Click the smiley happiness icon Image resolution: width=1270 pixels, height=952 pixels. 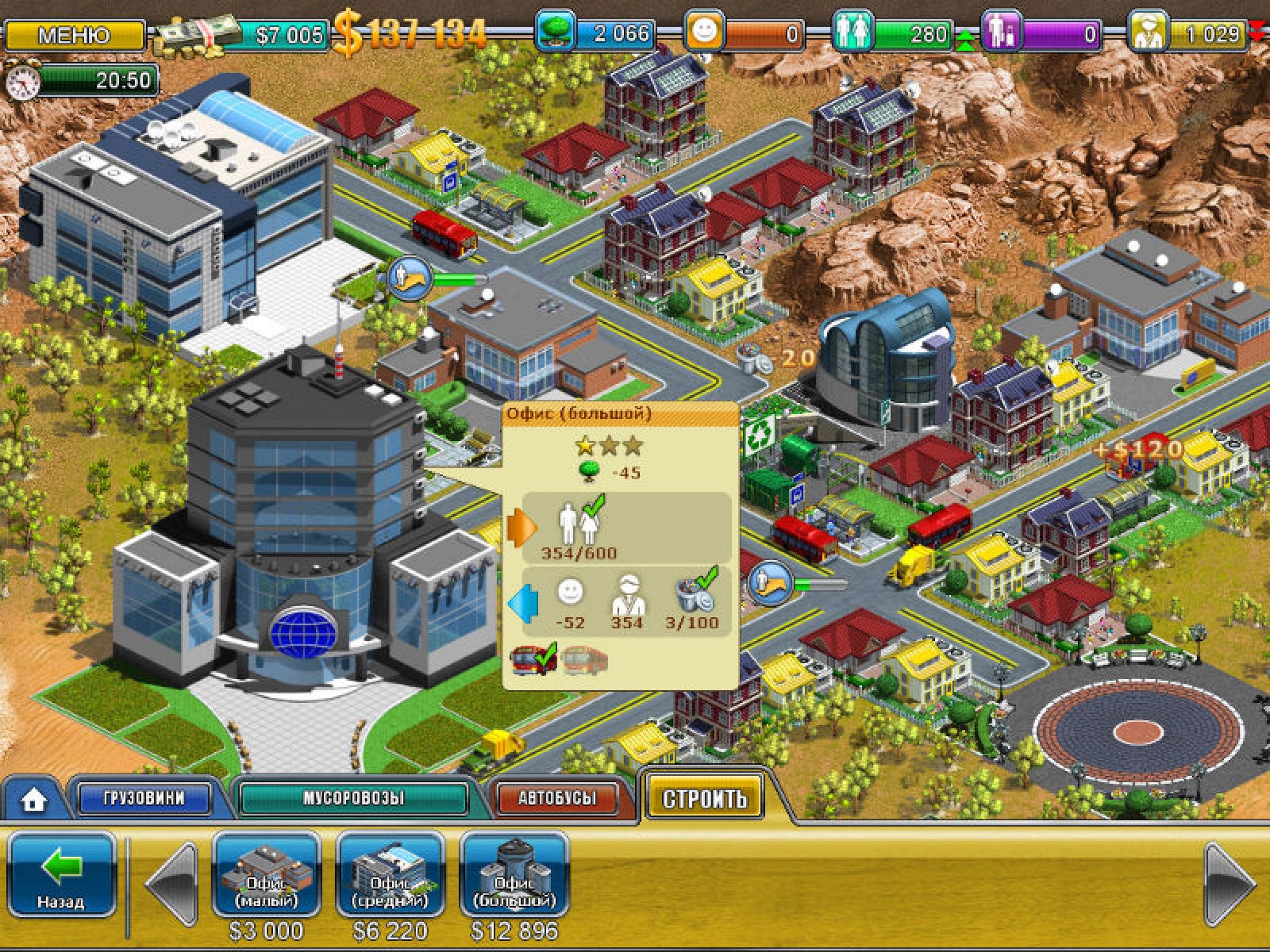[704, 33]
